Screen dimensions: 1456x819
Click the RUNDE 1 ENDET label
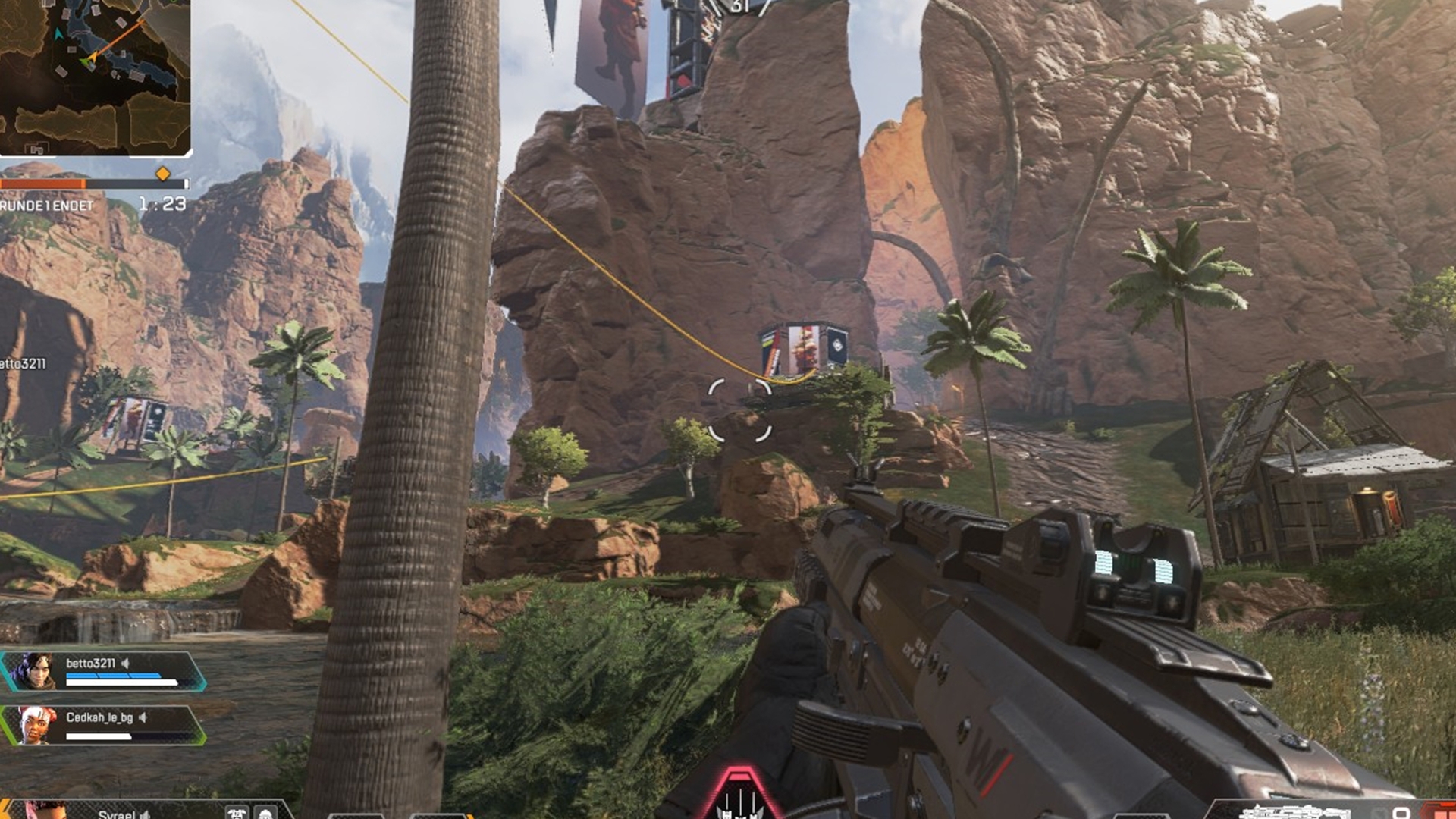45,205
